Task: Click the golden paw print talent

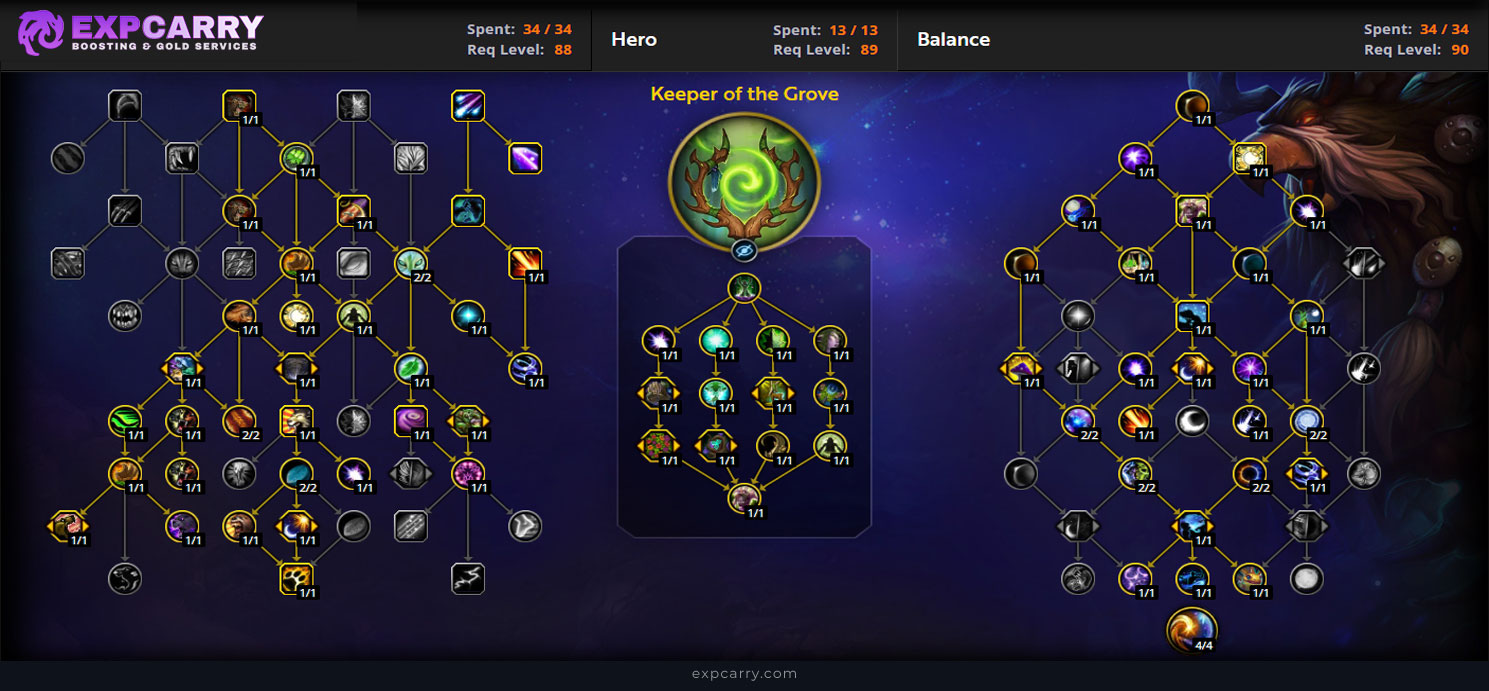Action: click(x=297, y=577)
